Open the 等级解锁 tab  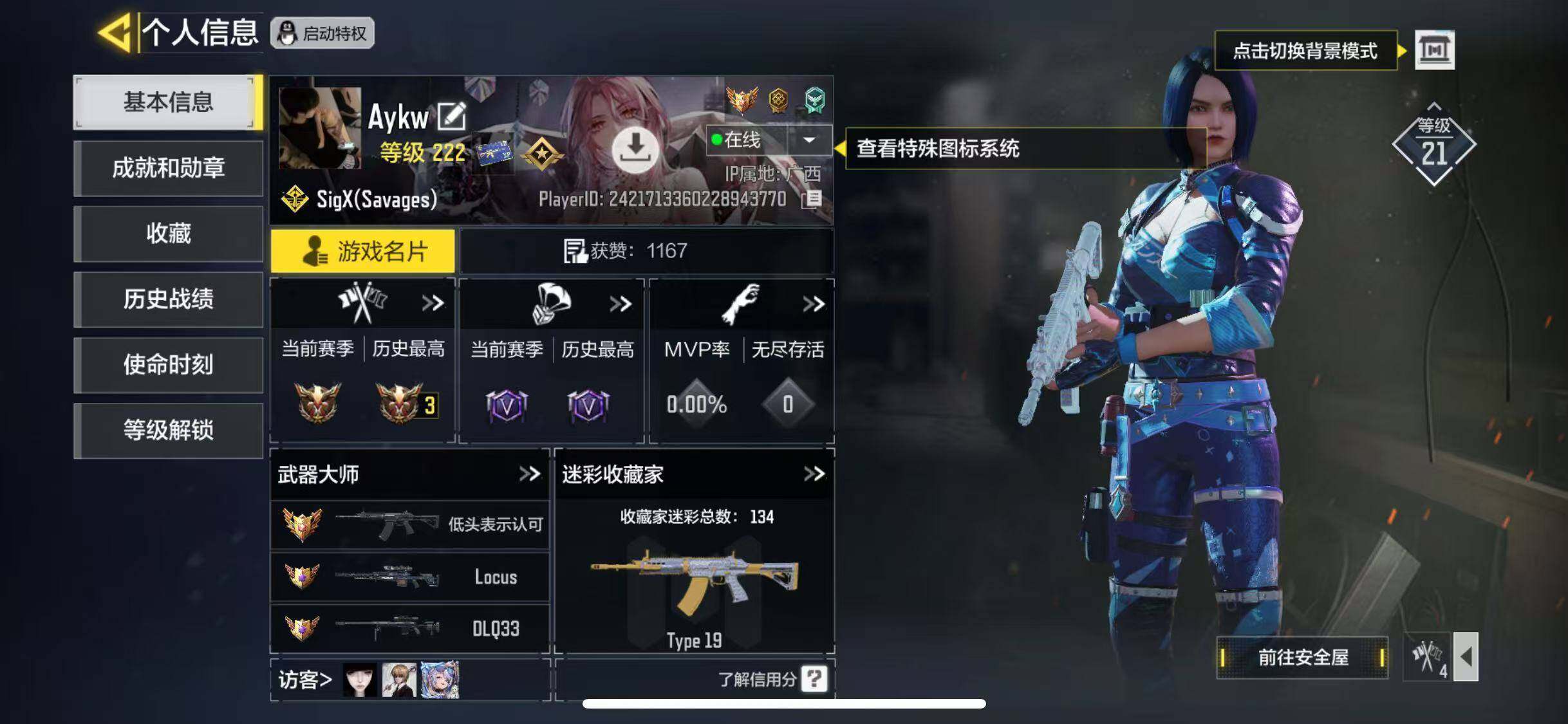[x=168, y=431]
